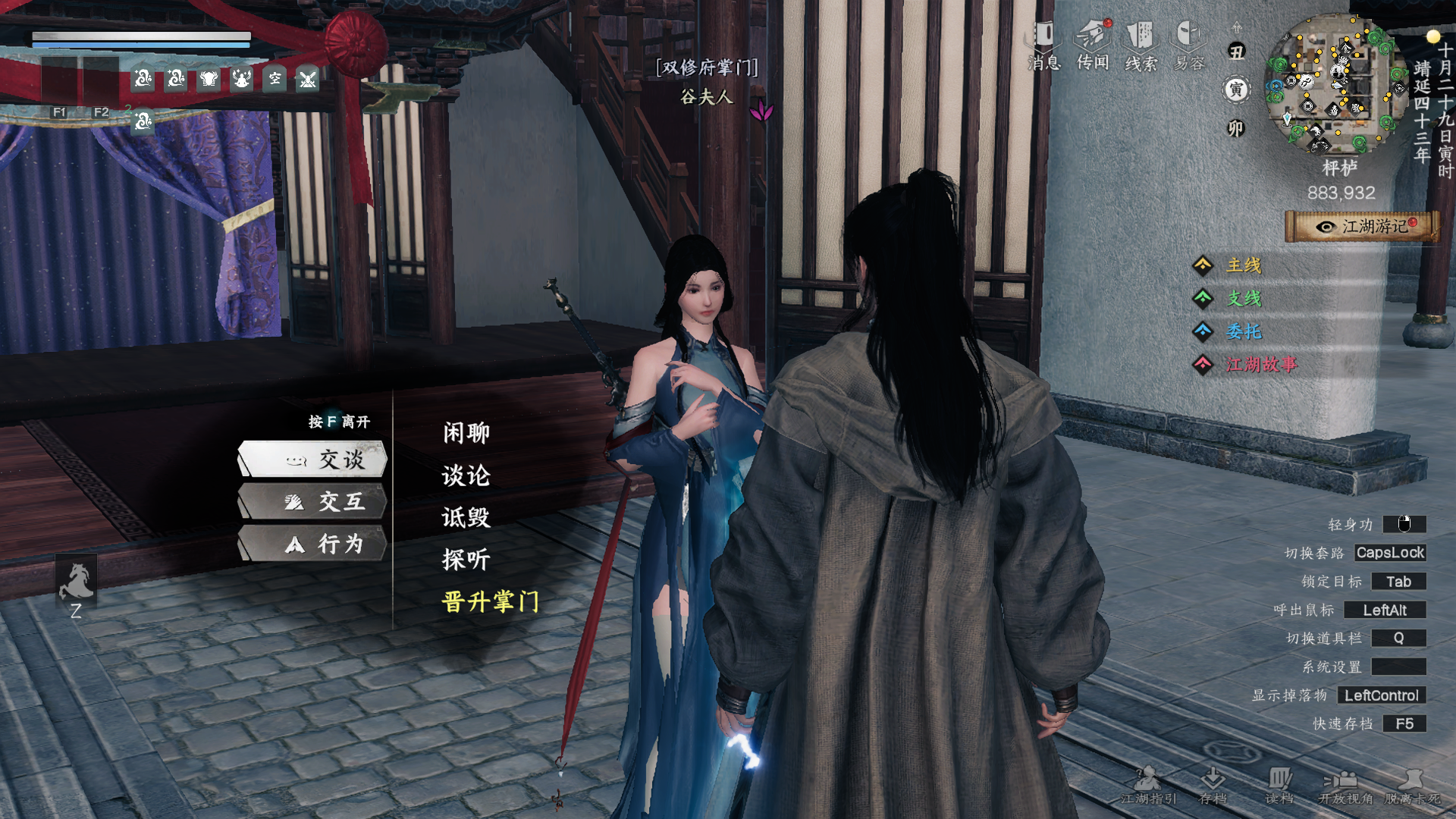
Task: Expand the 主线 main quest tracker
Action: pyautogui.click(x=1244, y=265)
